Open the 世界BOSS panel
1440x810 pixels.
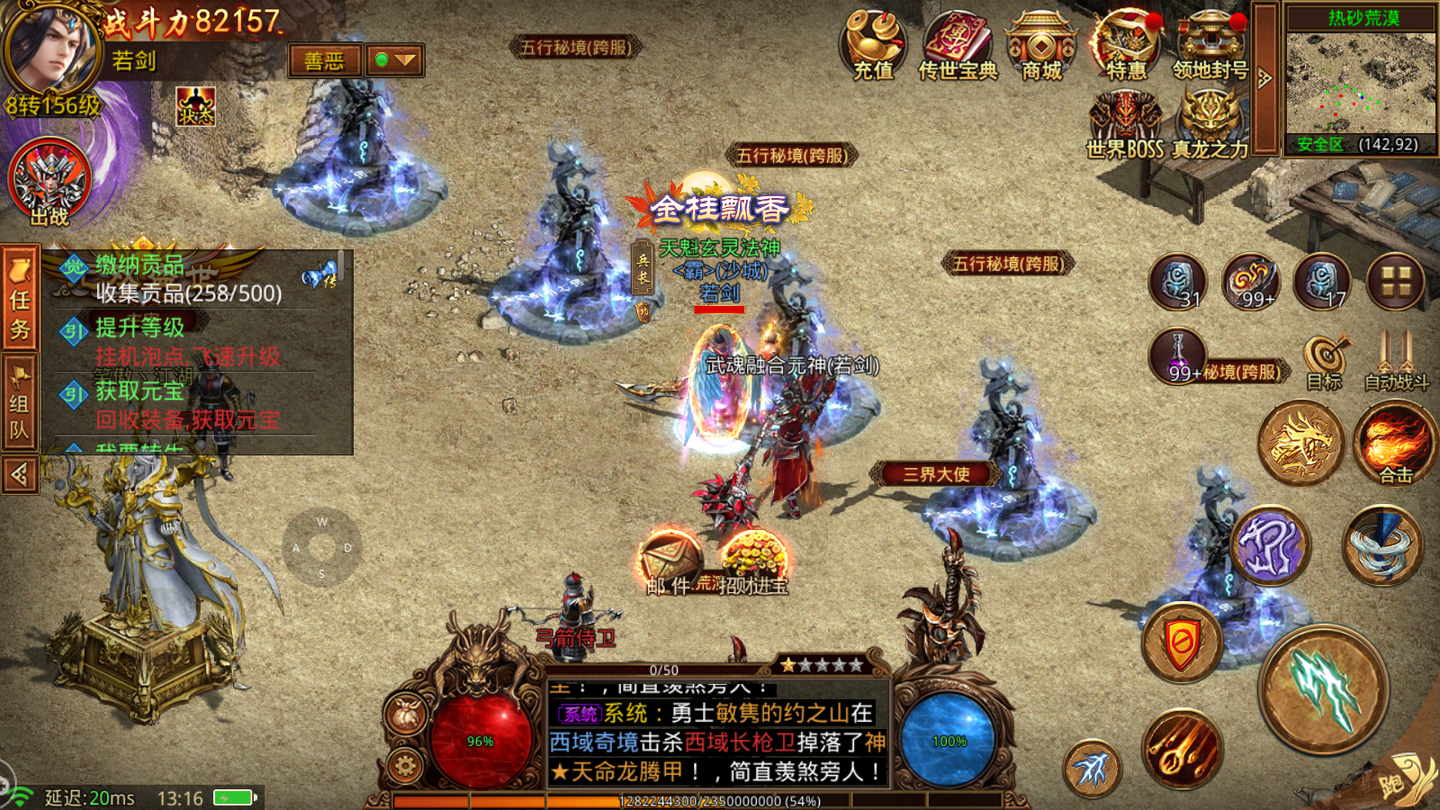point(1125,123)
